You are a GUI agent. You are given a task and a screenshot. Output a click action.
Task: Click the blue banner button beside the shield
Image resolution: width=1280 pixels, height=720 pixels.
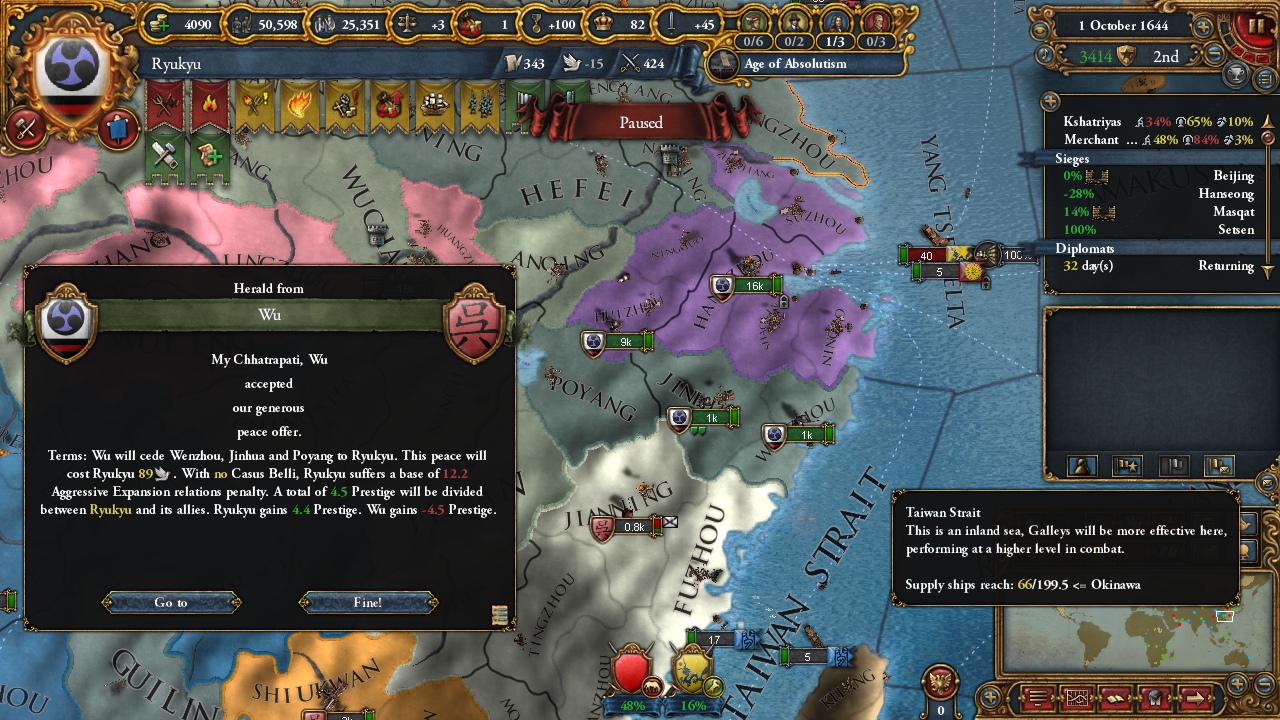[x=118, y=128]
